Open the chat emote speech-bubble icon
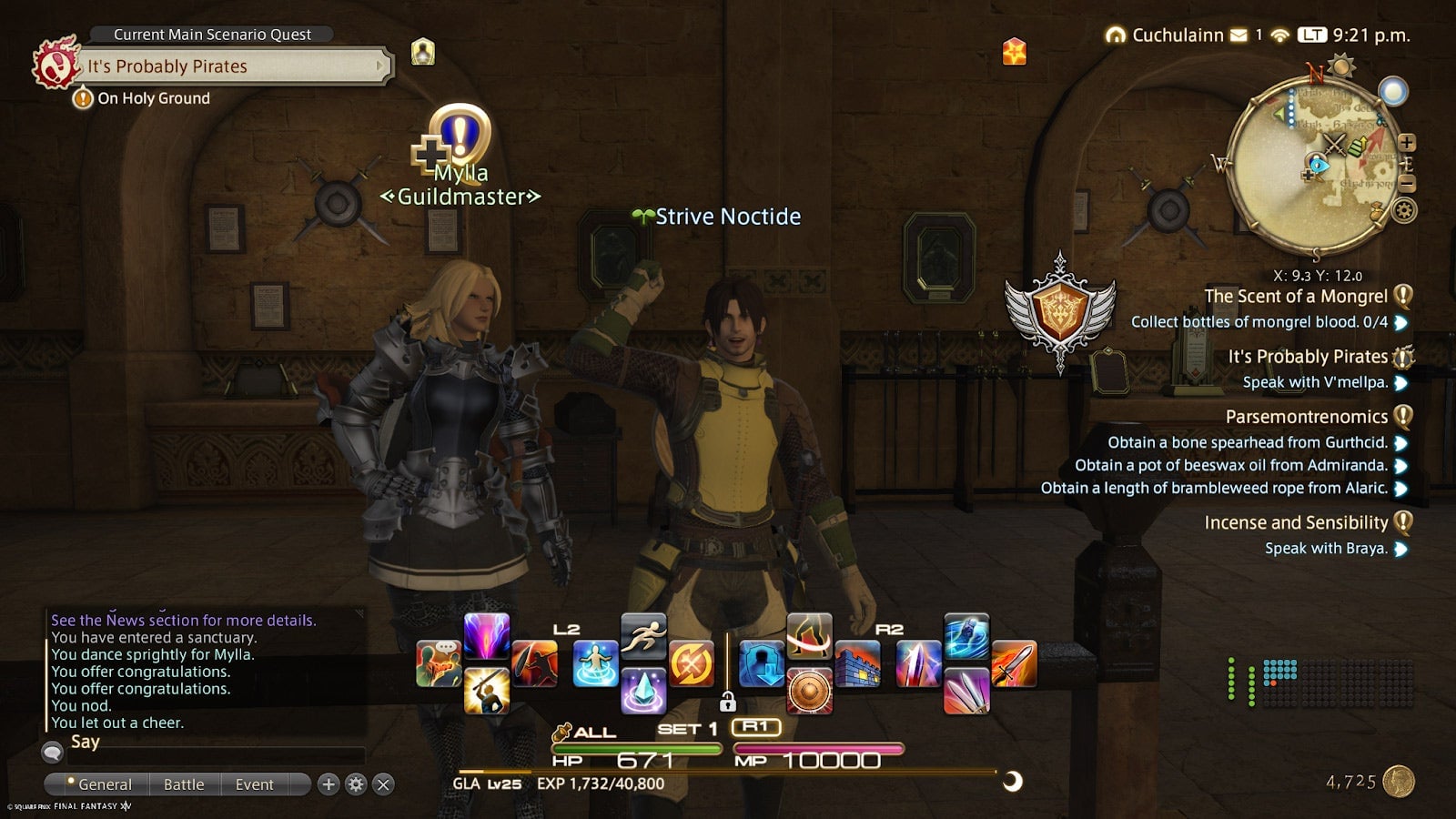The width and height of the screenshot is (1456, 819). [437, 662]
